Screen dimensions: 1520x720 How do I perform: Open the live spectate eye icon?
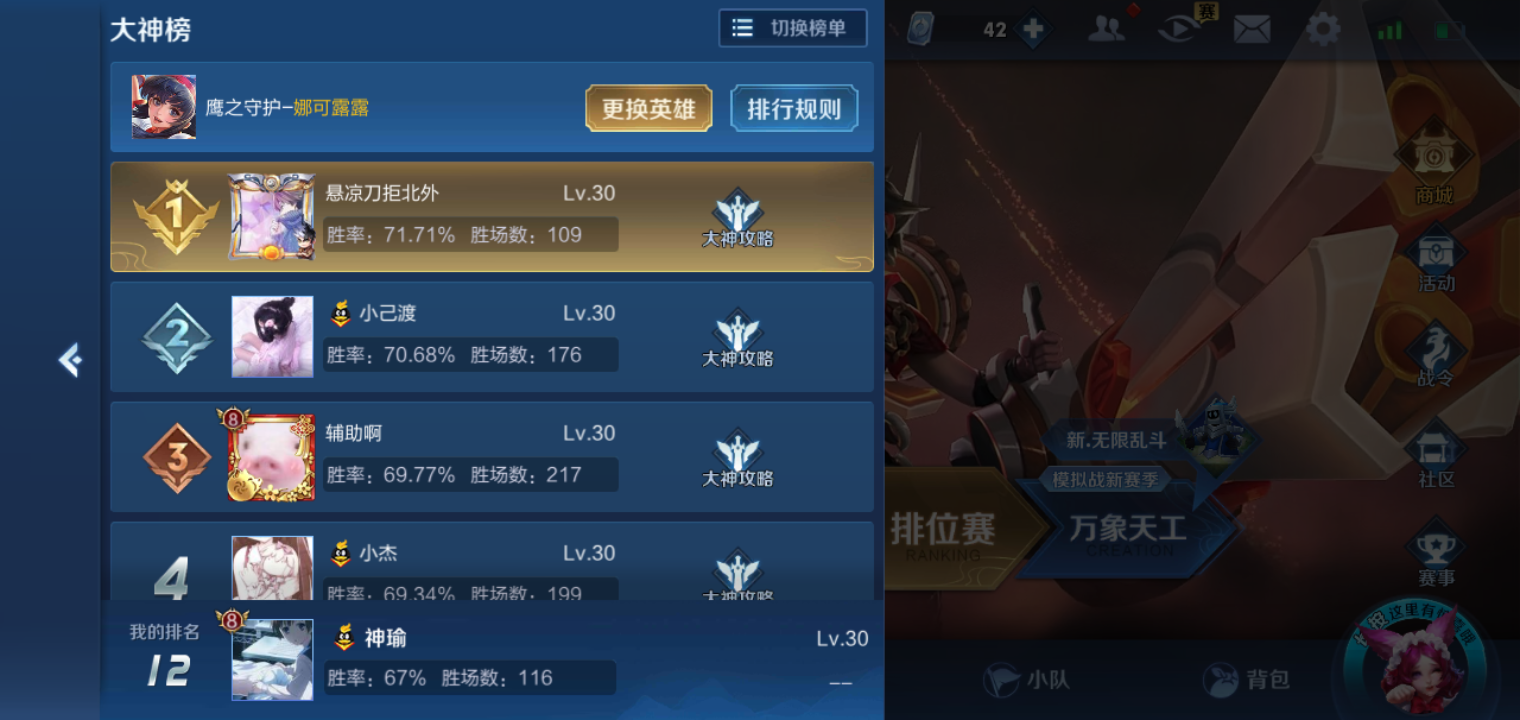[1180, 30]
